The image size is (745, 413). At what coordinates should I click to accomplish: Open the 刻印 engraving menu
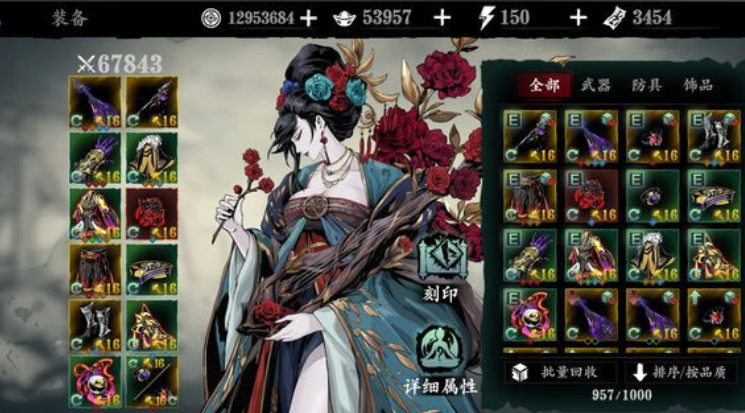(x=442, y=264)
